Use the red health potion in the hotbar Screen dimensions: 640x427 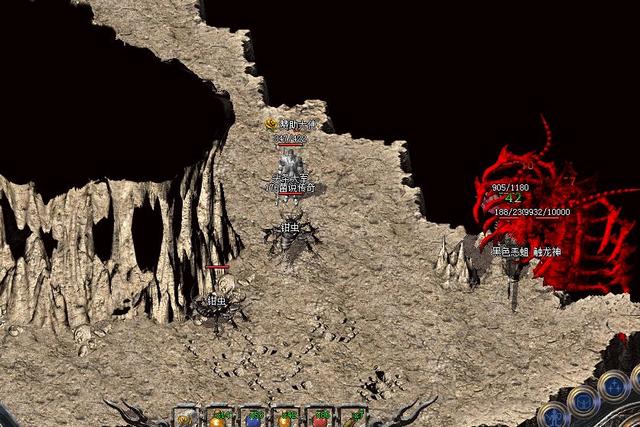pyautogui.click(x=321, y=419)
